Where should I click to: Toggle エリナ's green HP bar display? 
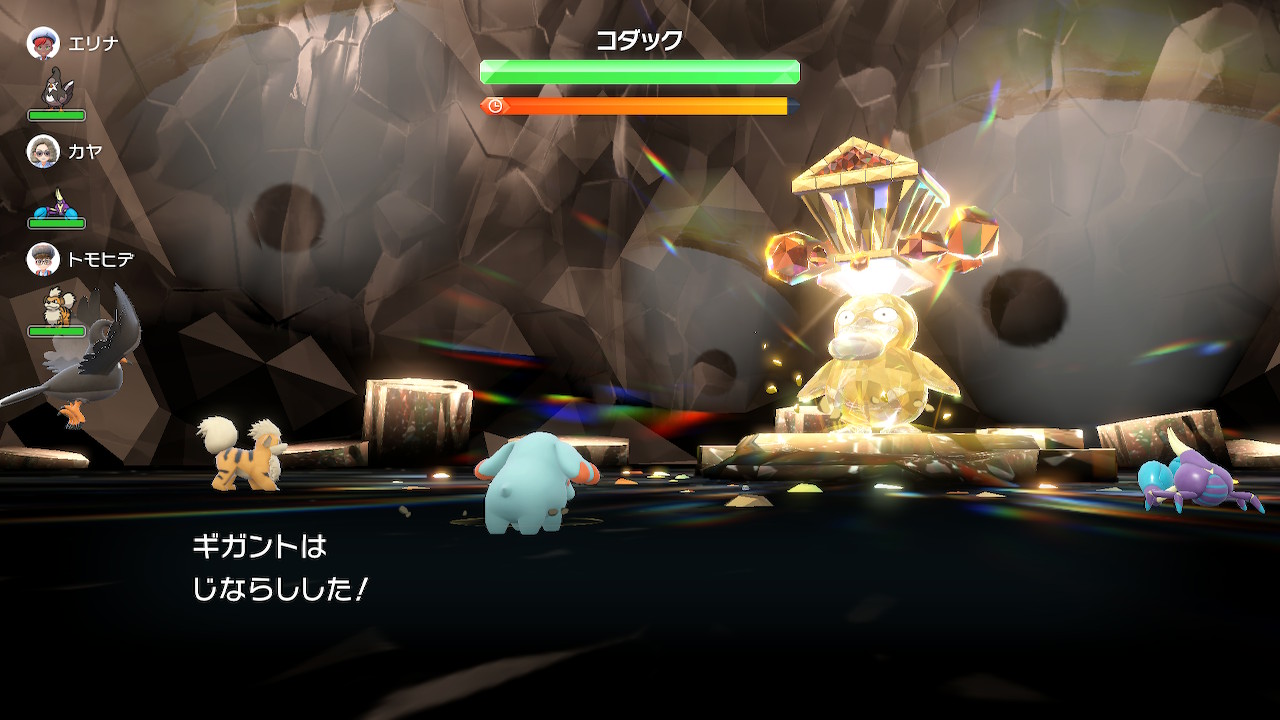(55, 114)
